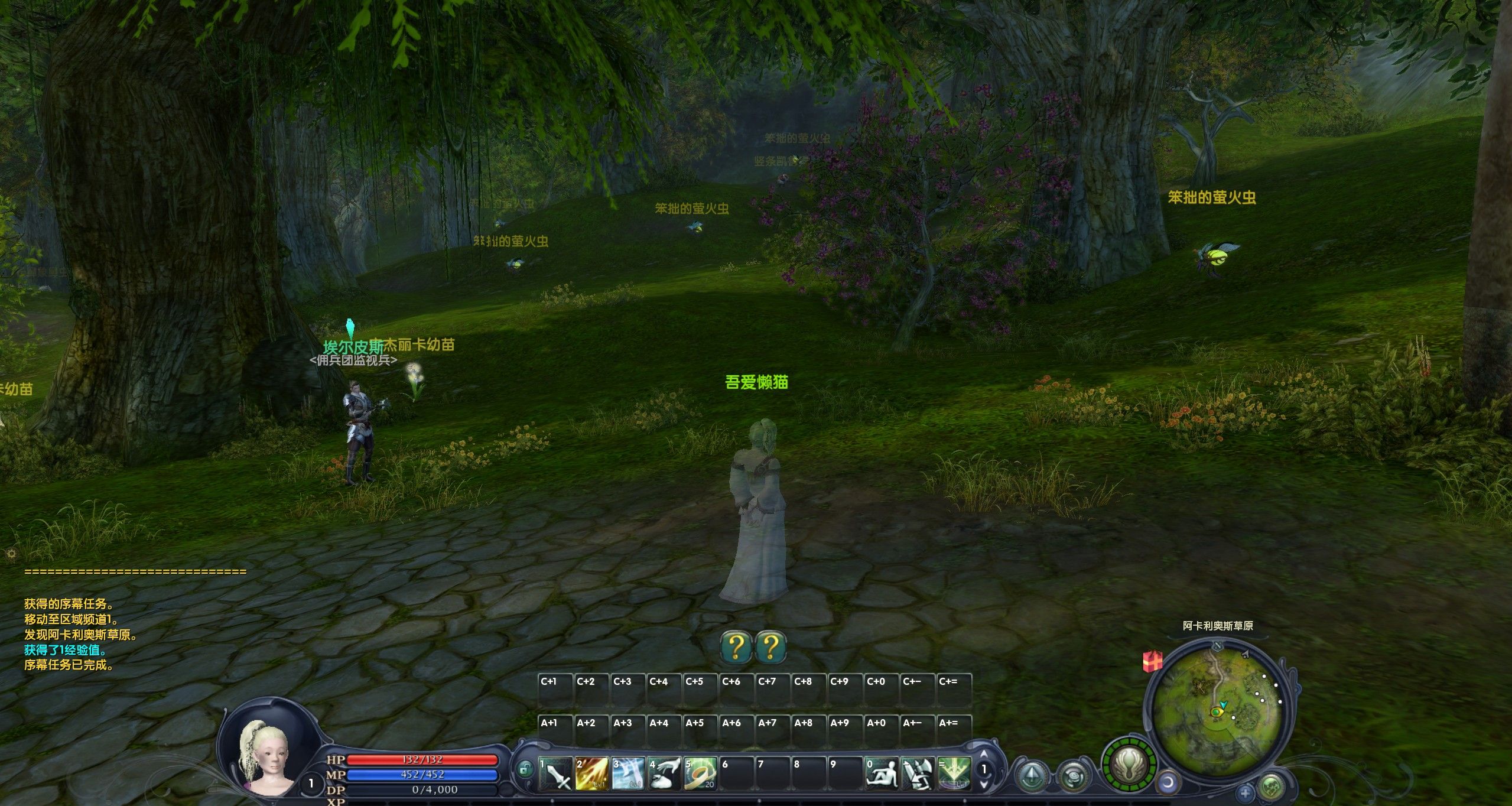Select the hand-and-pouch loot action icon
Viewport: 1512px width, 806px height.
coord(664,774)
